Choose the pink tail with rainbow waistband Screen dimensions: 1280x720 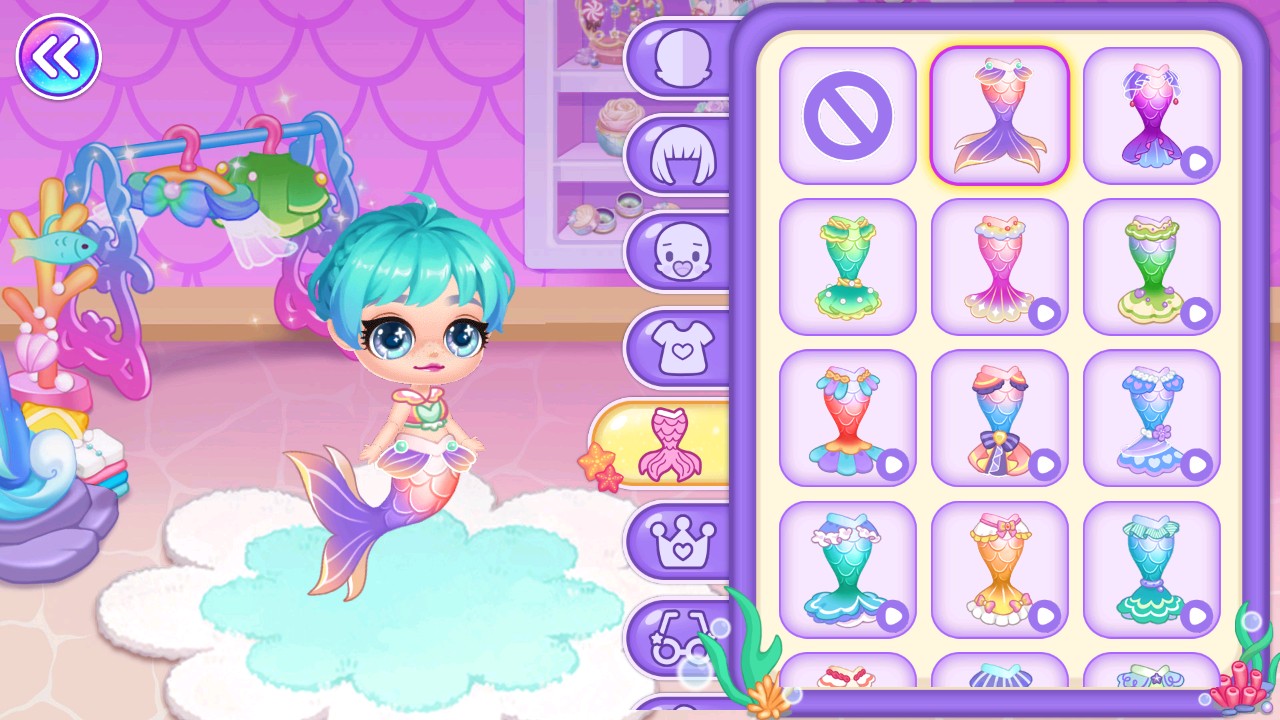[999, 267]
